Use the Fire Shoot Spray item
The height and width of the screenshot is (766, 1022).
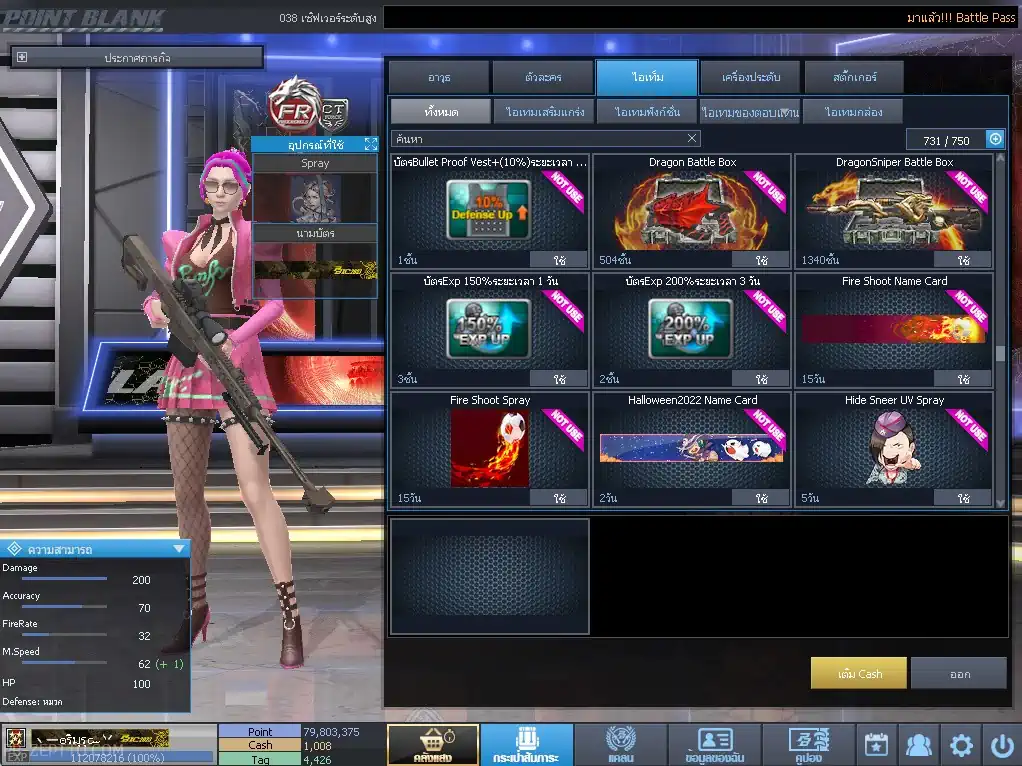coord(559,498)
